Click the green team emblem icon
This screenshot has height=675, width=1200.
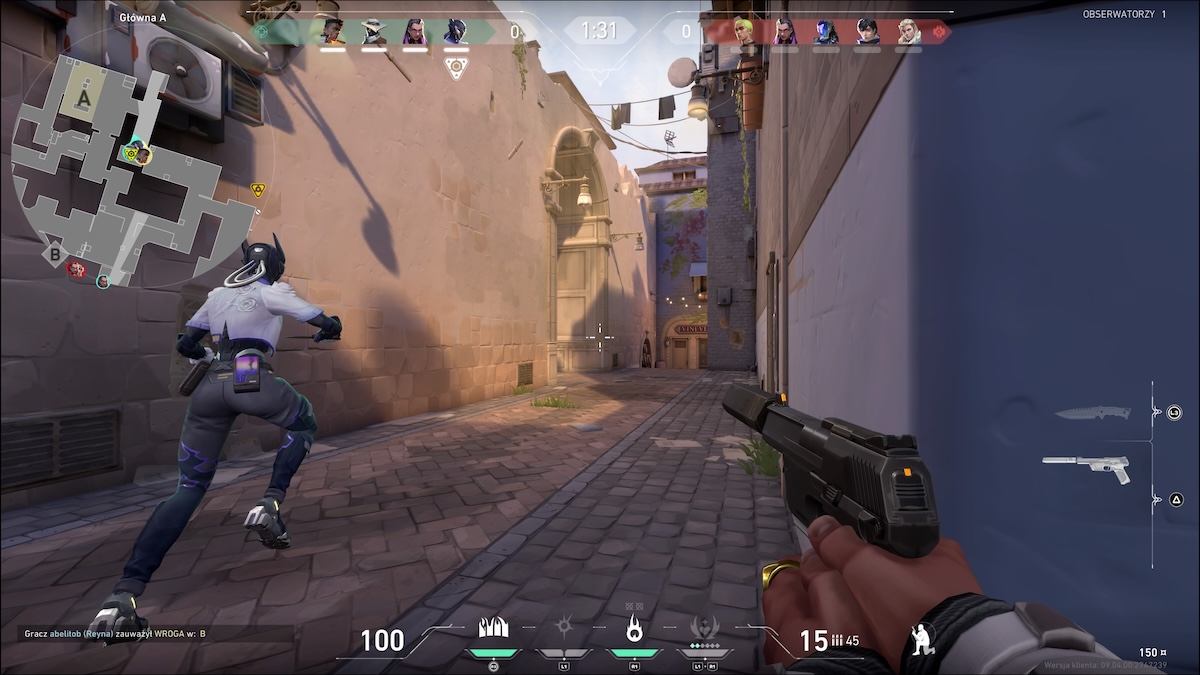(263, 32)
